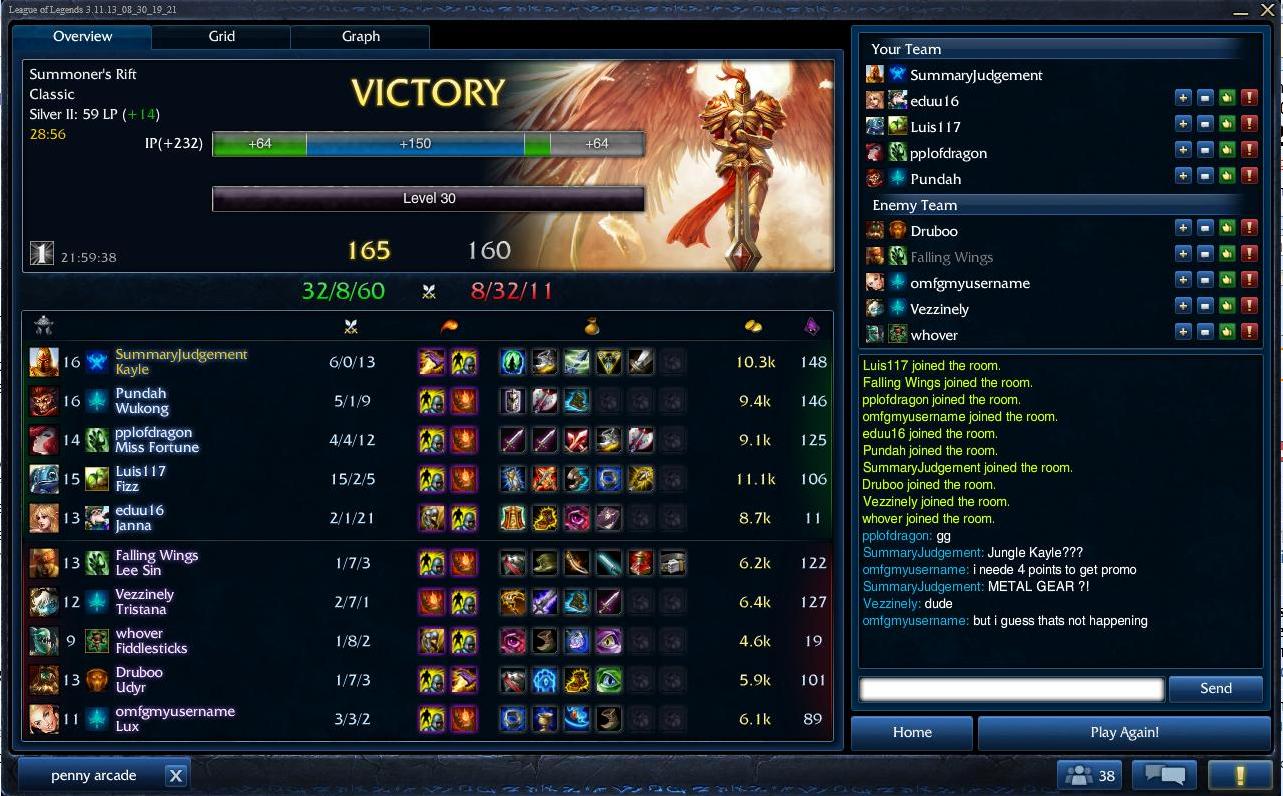Return to the Home screen
The width and height of the screenshot is (1283, 796).
click(911, 732)
